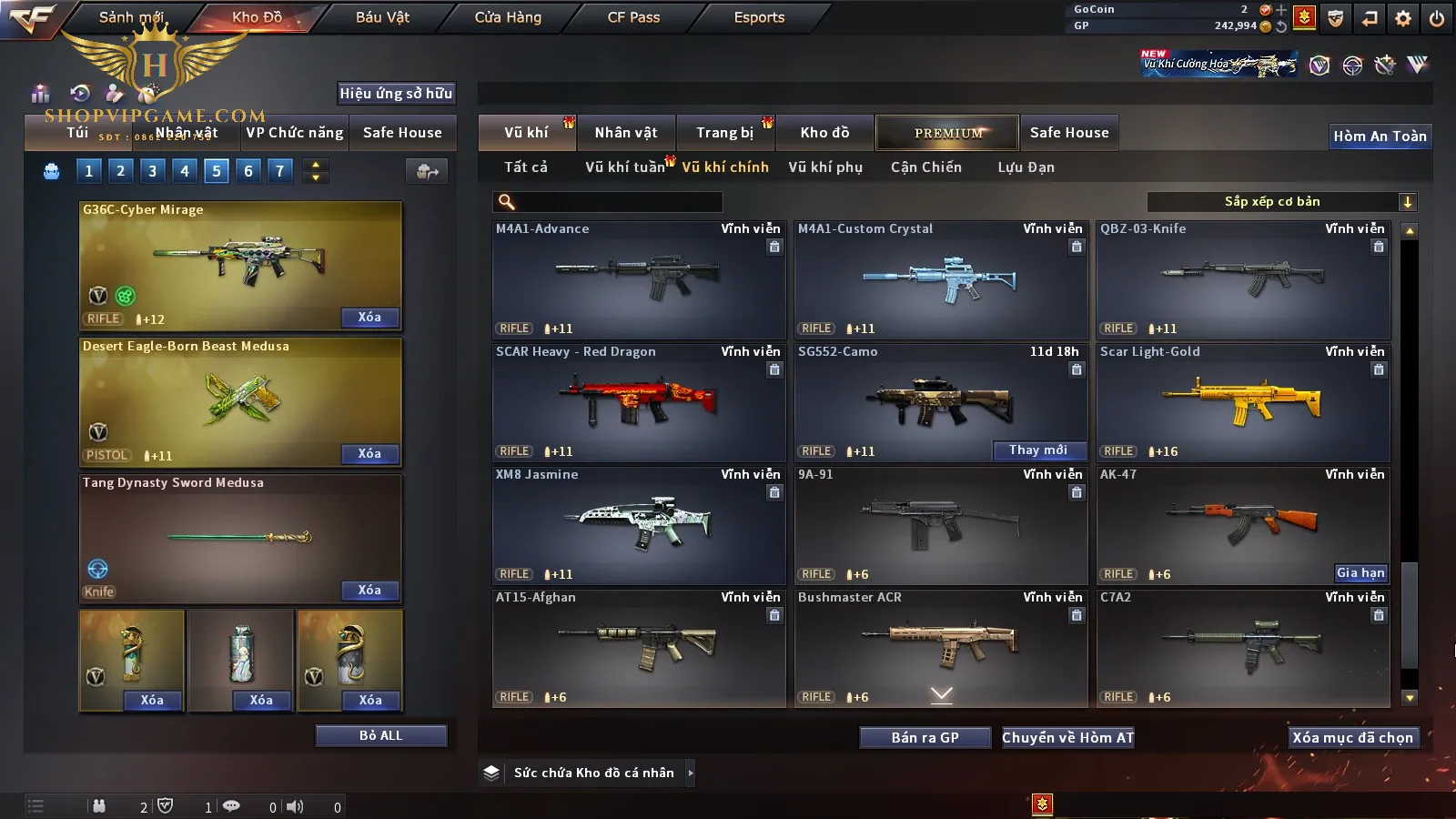Click Chuyển về Hòm AT button
The image size is (1456, 819).
(1067, 738)
